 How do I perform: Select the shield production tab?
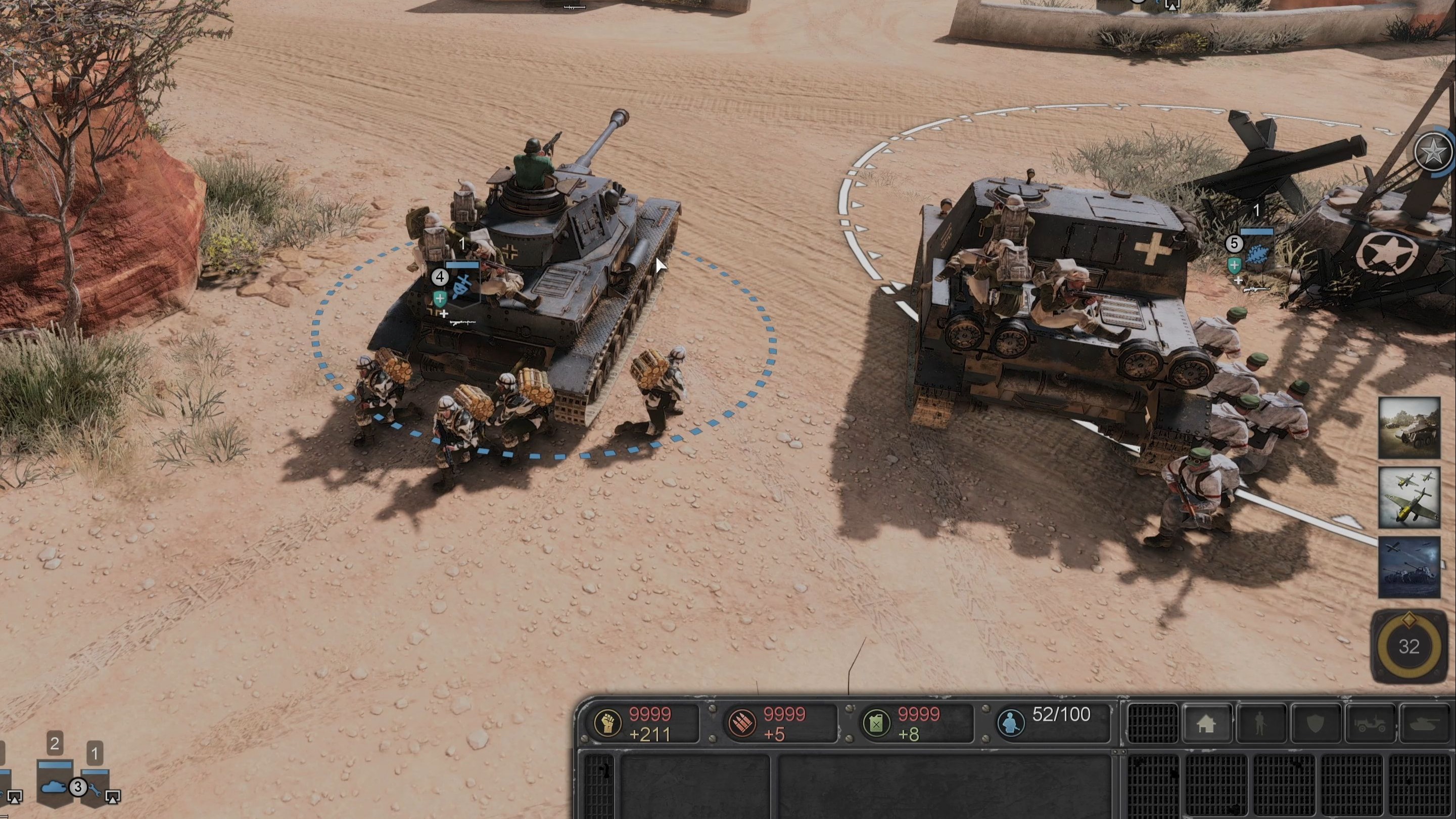tap(1316, 723)
